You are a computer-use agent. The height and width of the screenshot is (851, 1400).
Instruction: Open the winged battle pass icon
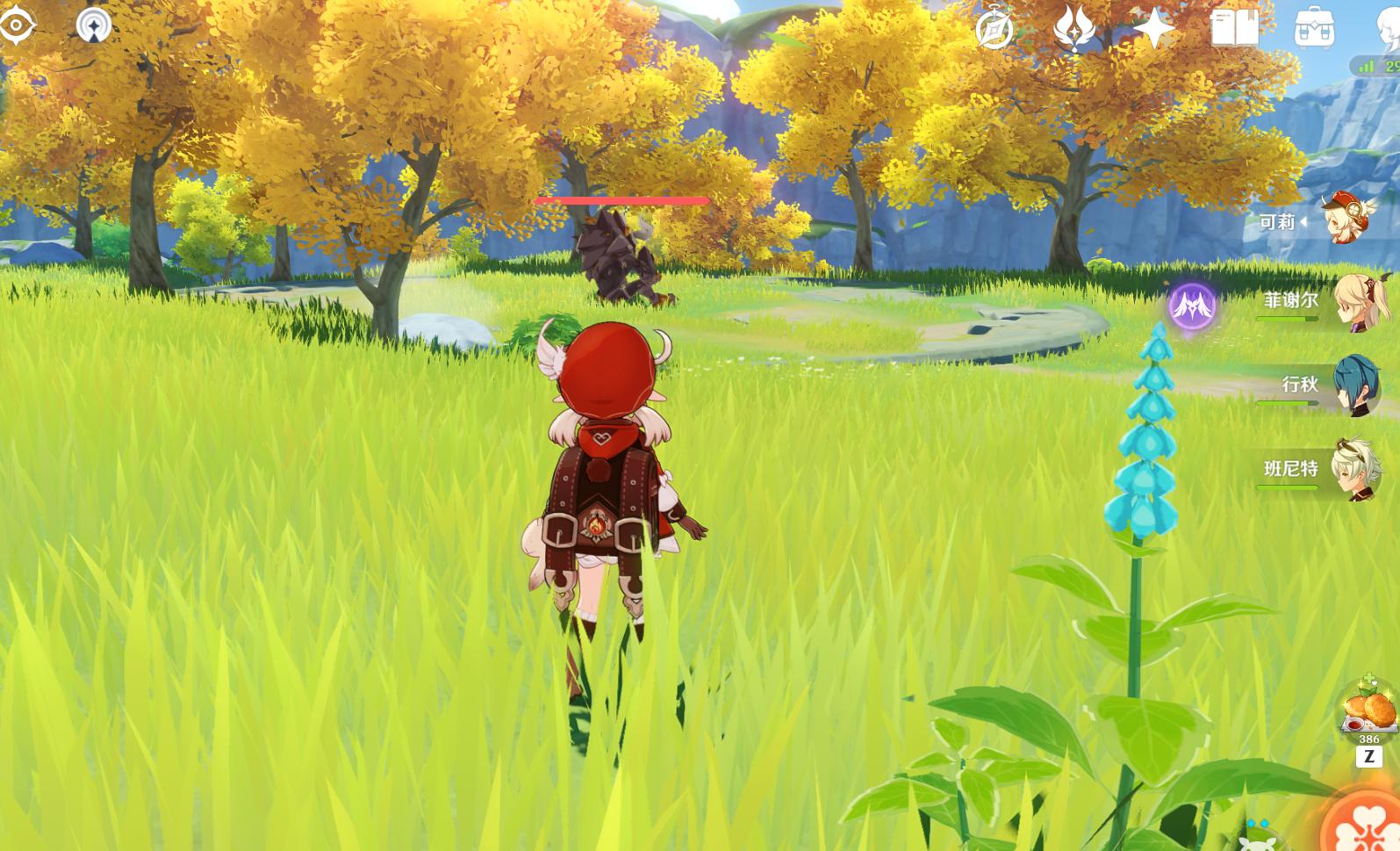pyautogui.click(x=1074, y=29)
